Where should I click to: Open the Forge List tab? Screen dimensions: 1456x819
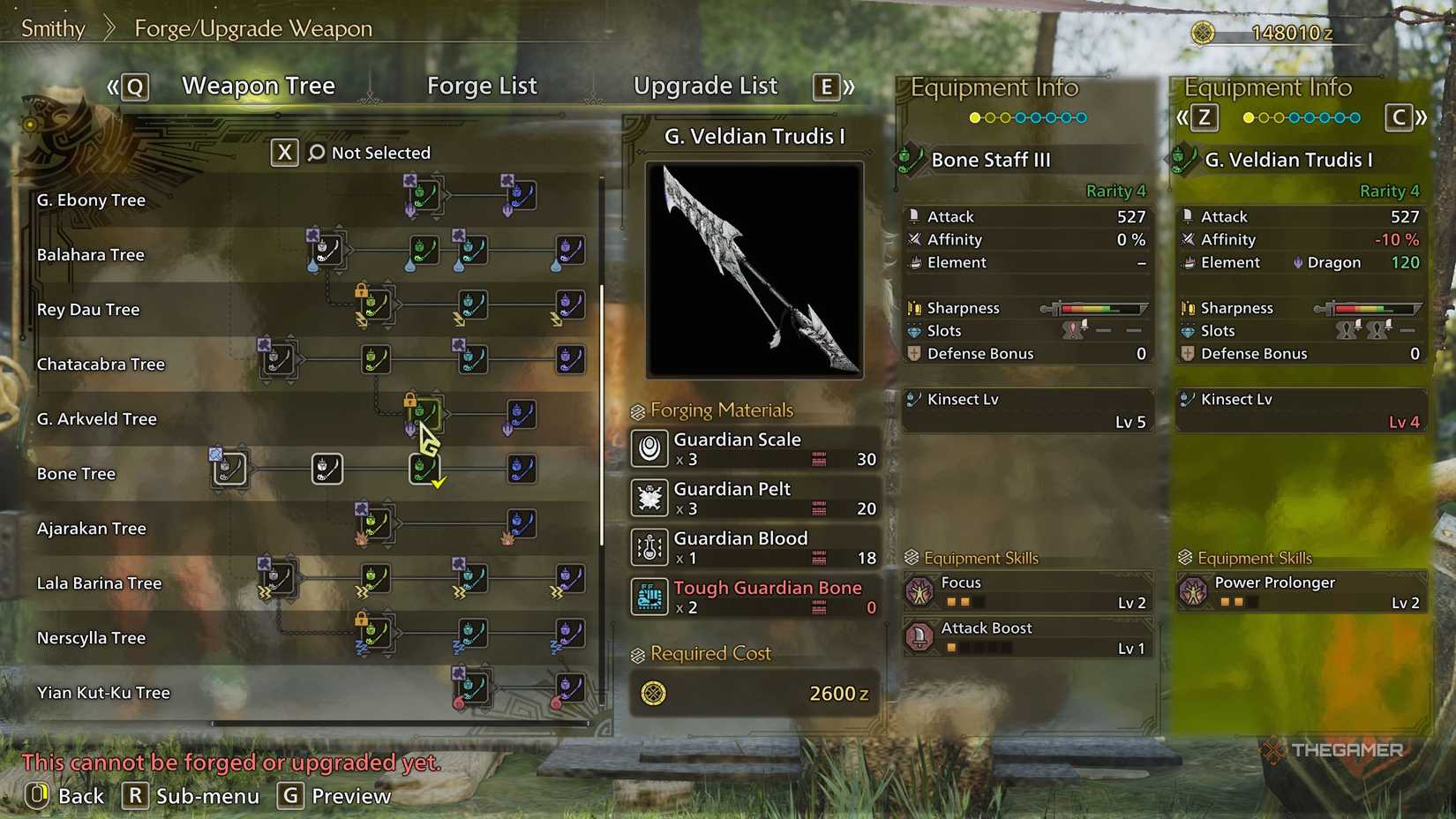tap(482, 86)
